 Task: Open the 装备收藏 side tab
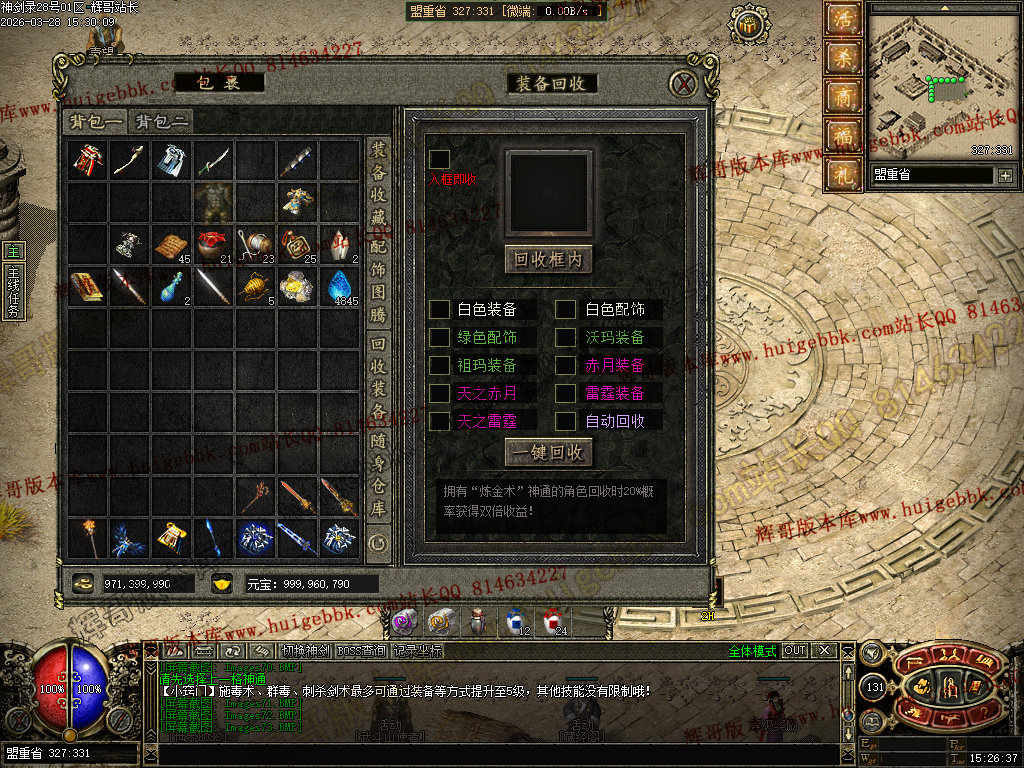[378, 182]
